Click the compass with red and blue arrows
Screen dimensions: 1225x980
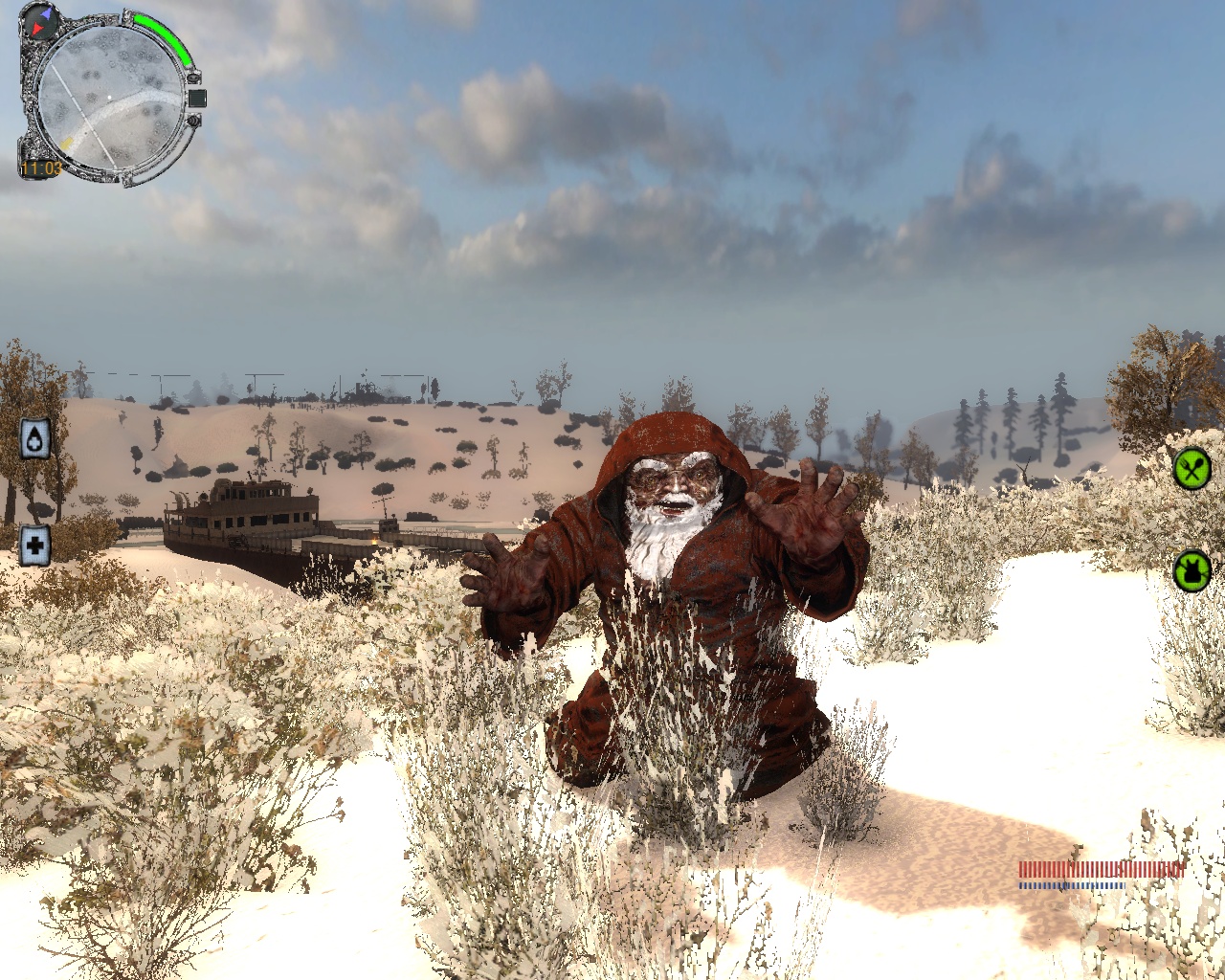click(40, 20)
